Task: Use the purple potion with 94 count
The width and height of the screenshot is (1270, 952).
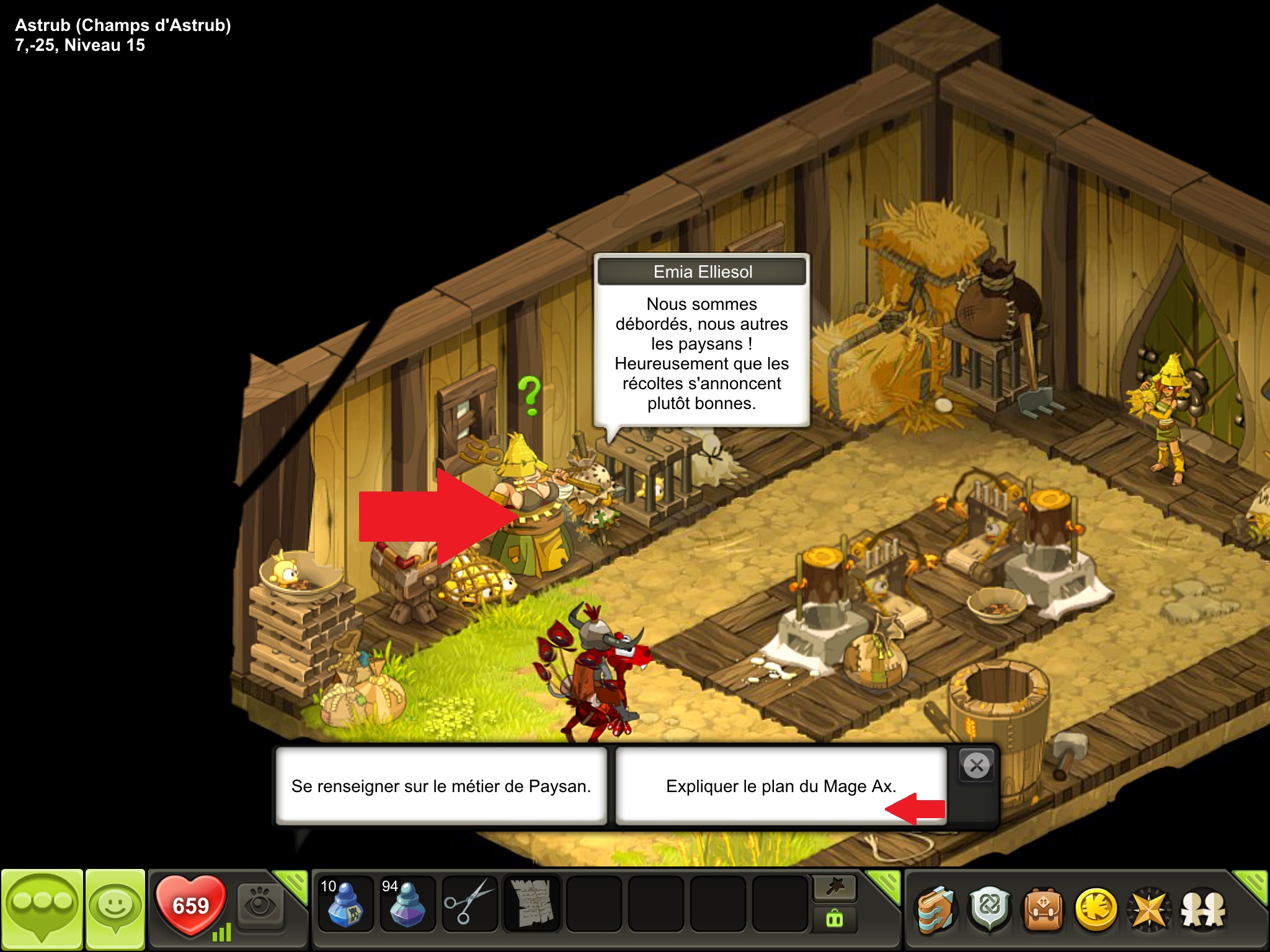Action: (407, 903)
